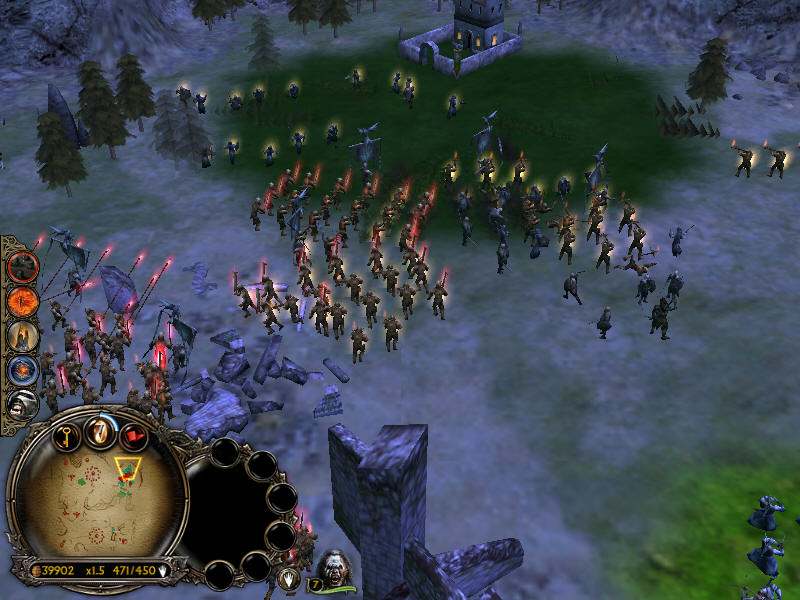Click the red flag beacon button

pos(133,436)
